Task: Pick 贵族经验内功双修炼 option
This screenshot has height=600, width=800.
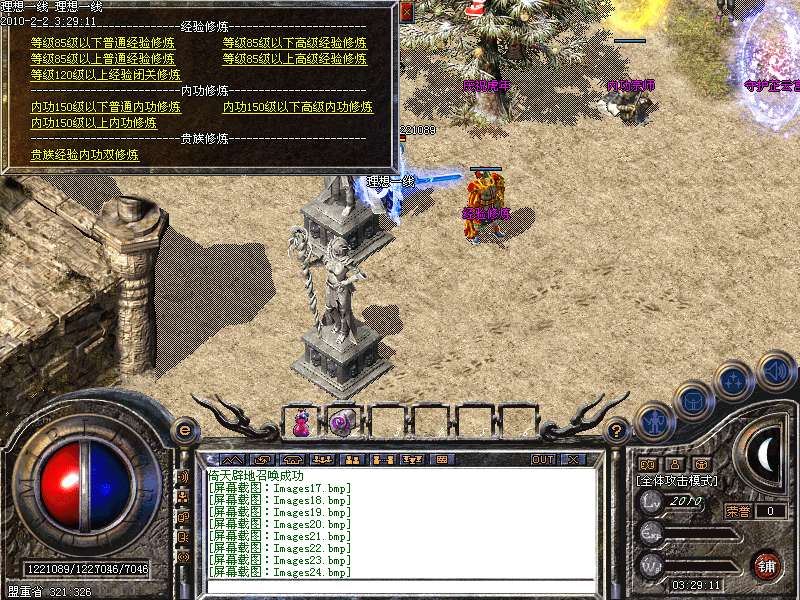Action: click(85, 155)
